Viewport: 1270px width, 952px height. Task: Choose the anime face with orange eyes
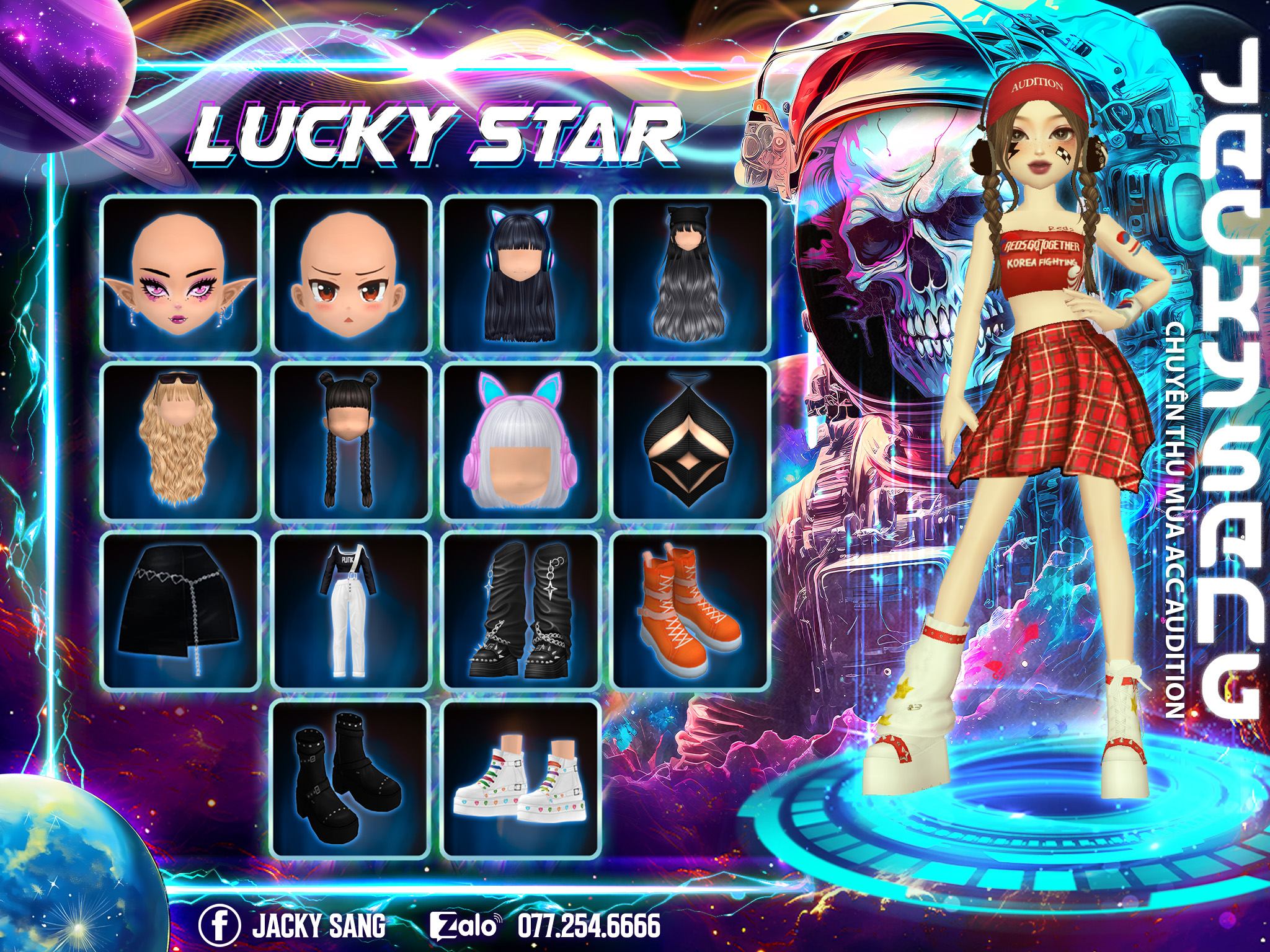point(351,275)
